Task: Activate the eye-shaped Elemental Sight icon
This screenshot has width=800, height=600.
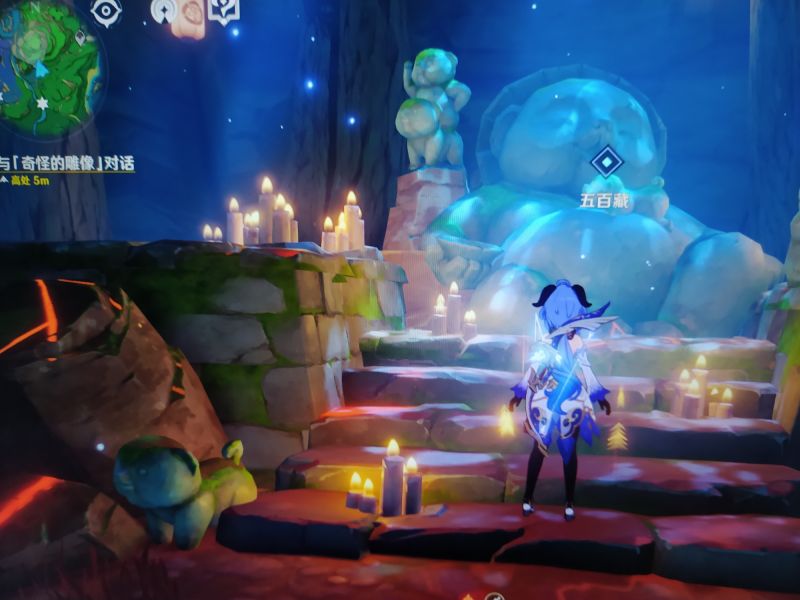Action: [x=106, y=11]
